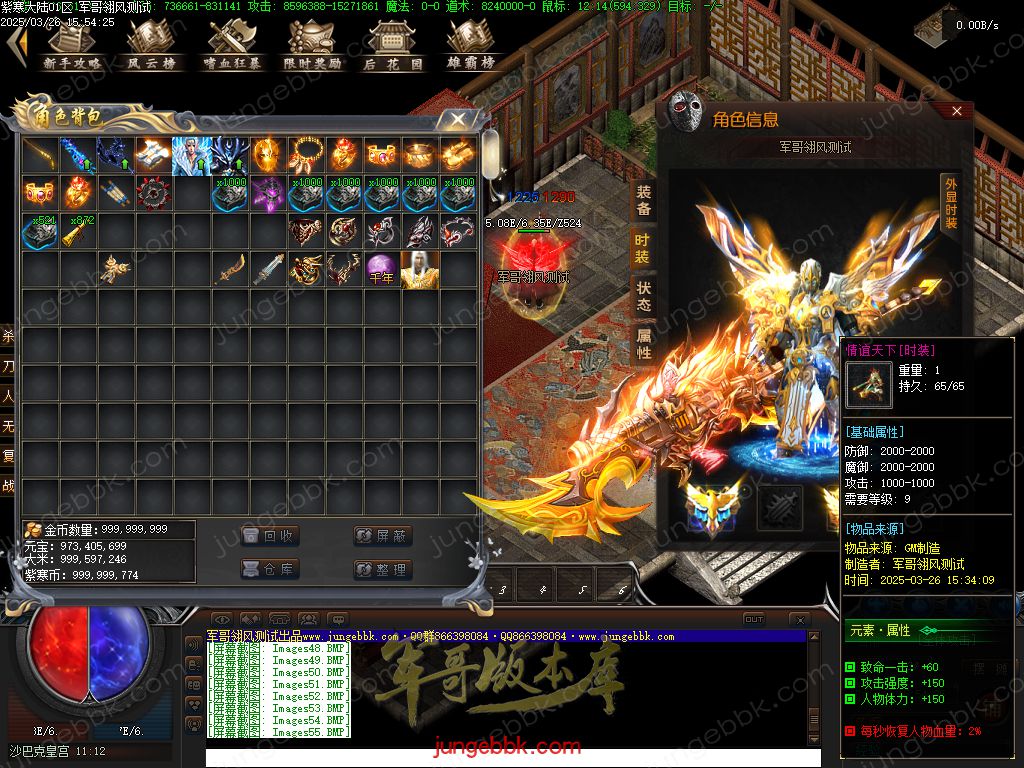Select the white-haired character portrait on blue
This screenshot has height=768, width=1024.
pyautogui.click(x=192, y=155)
